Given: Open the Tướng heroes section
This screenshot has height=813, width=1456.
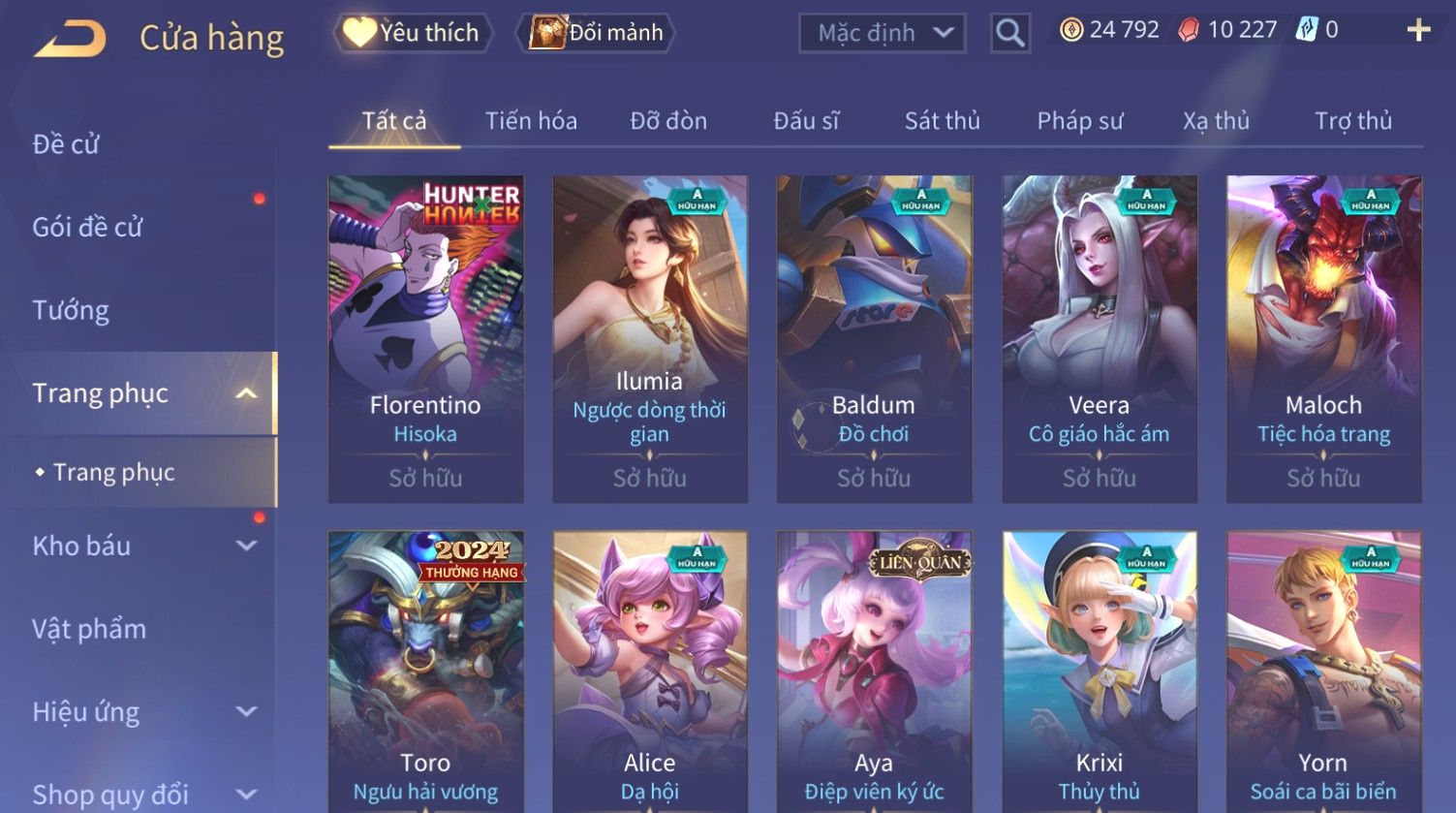Looking at the screenshot, I should (71, 310).
